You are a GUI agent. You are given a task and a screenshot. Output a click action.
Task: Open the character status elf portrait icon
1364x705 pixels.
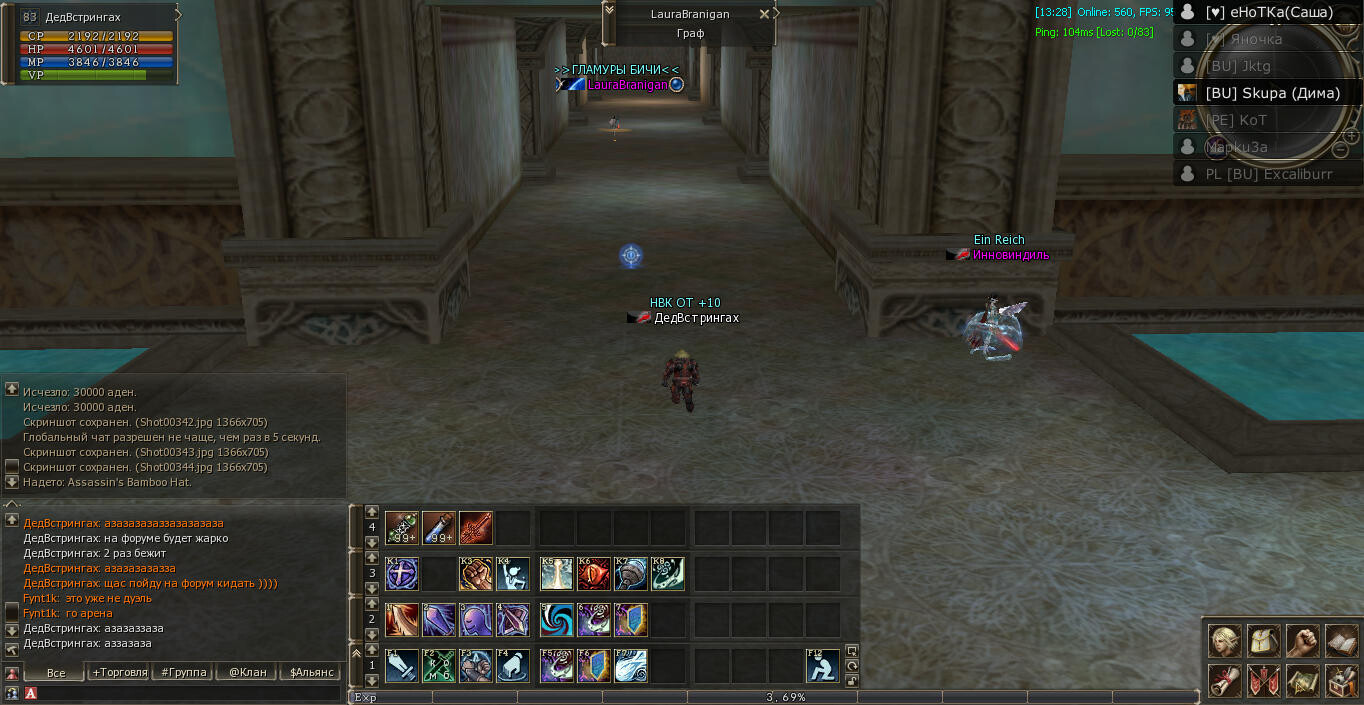pyautogui.click(x=1224, y=640)
